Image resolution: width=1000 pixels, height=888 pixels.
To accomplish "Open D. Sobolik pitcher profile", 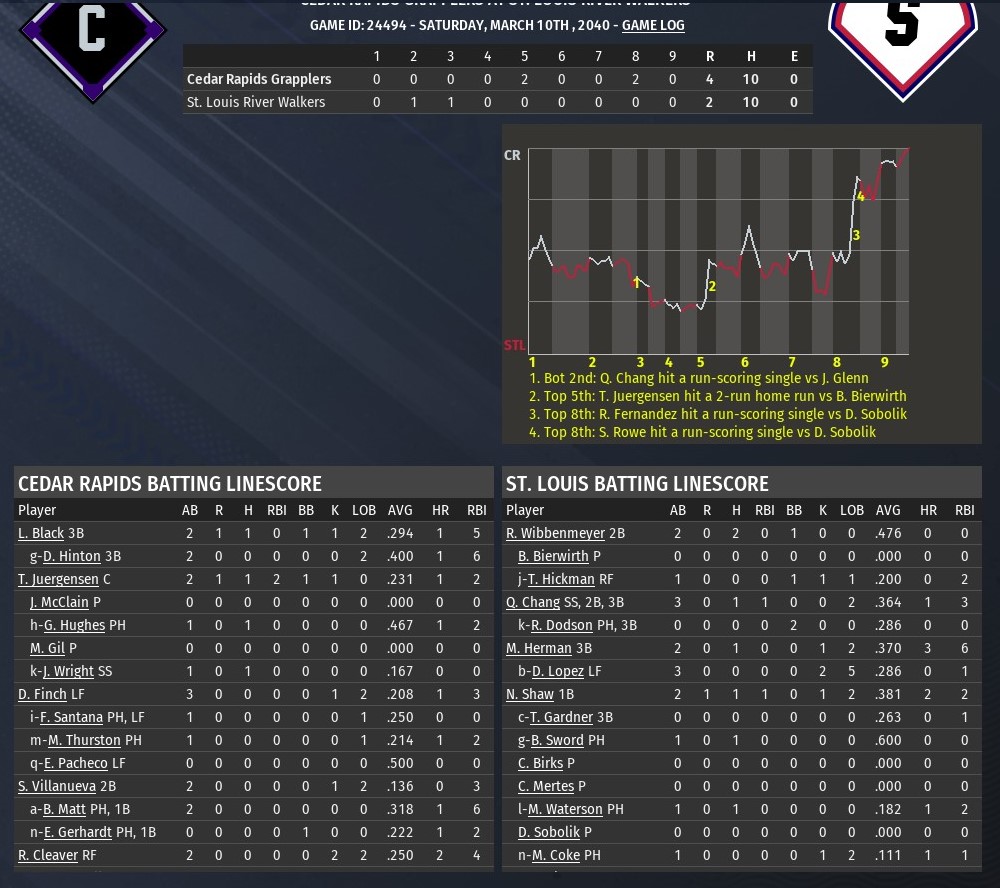I will [549, 832].
